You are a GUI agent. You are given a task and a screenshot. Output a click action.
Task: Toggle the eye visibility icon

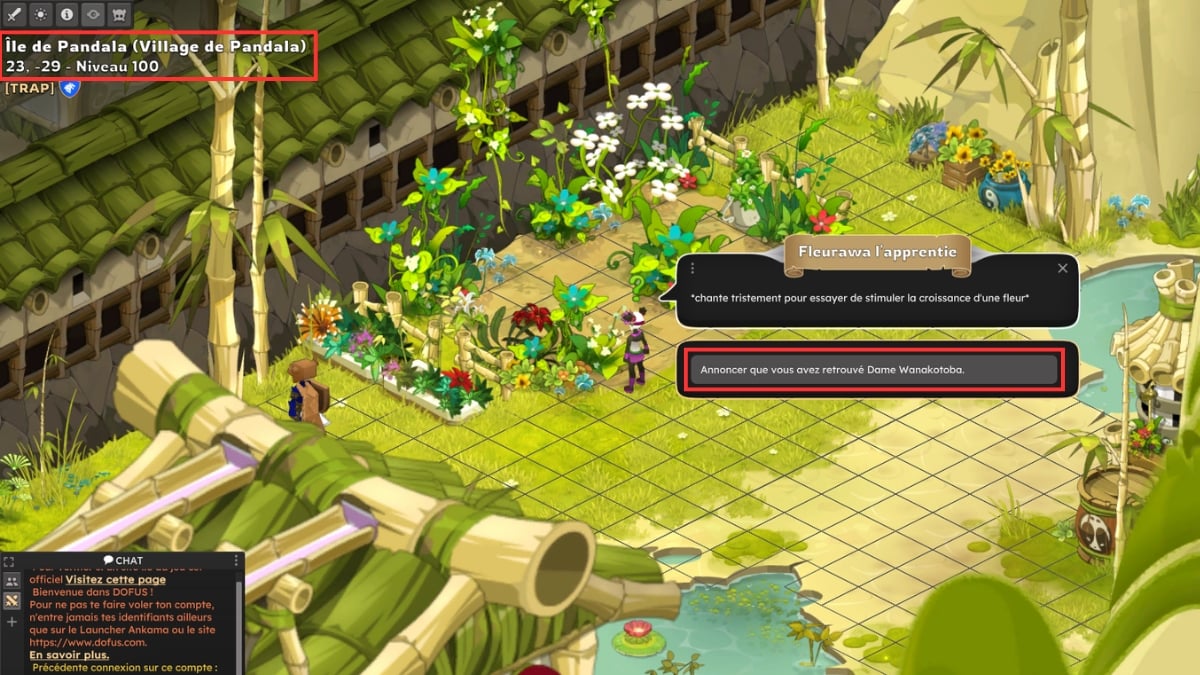point(94,15)
